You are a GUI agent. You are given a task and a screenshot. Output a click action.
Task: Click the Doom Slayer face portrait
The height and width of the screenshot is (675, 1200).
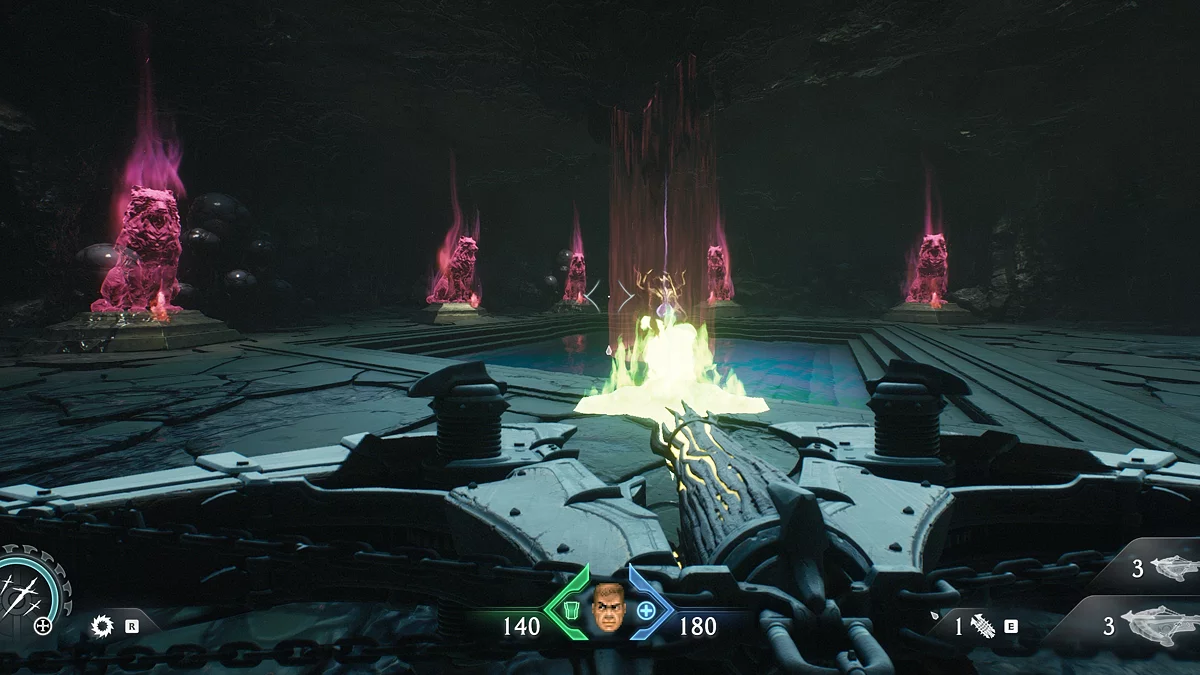point(607,609)
